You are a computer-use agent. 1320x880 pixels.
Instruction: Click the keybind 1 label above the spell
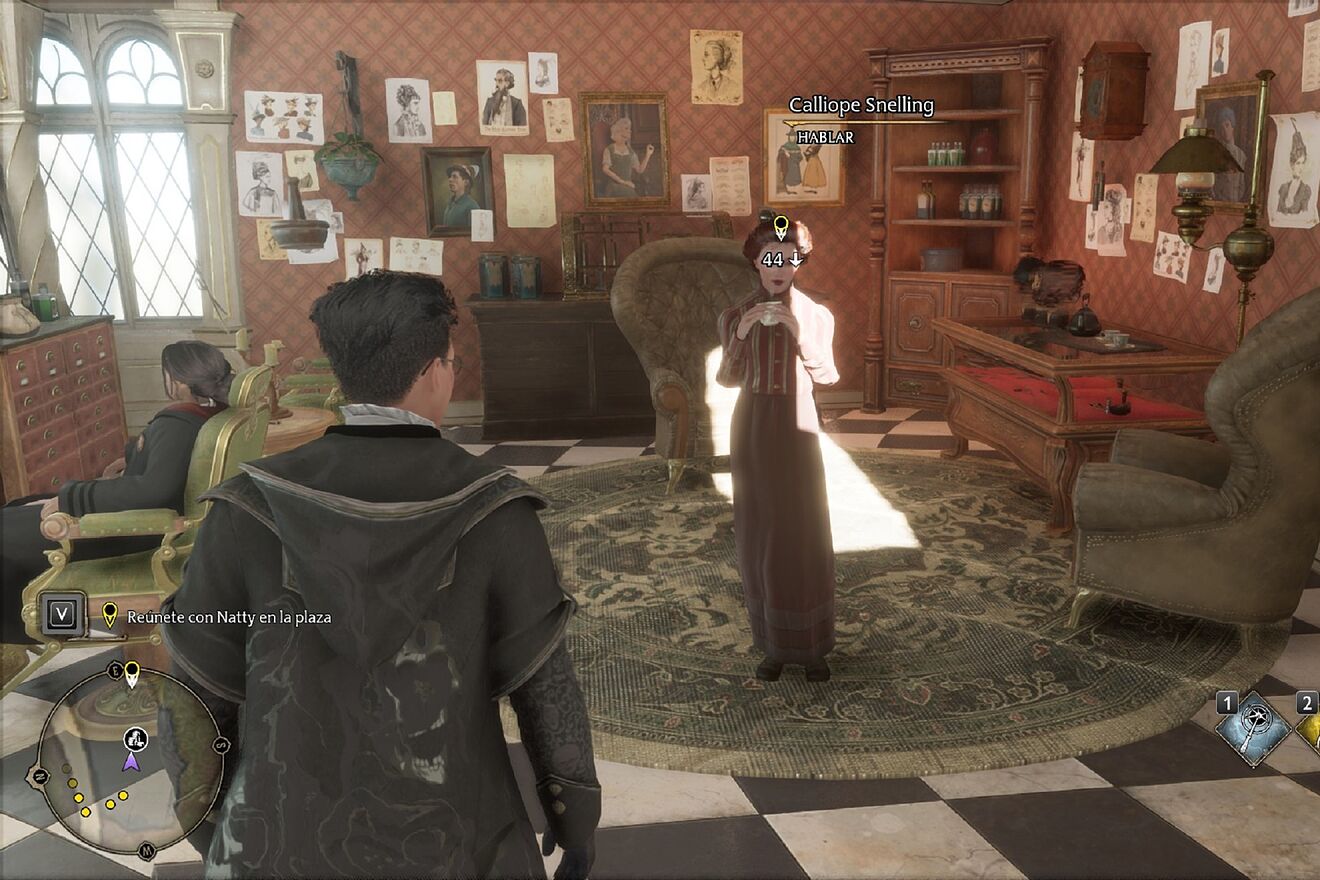click(1227, 702)
